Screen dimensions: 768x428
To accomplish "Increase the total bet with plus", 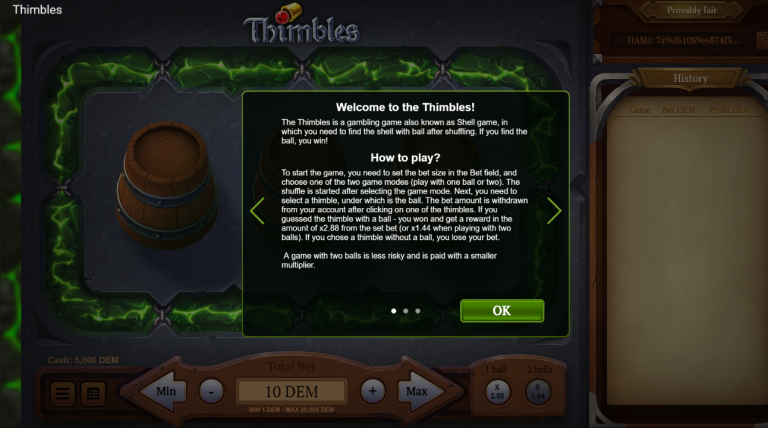I will tap(372, 391).
